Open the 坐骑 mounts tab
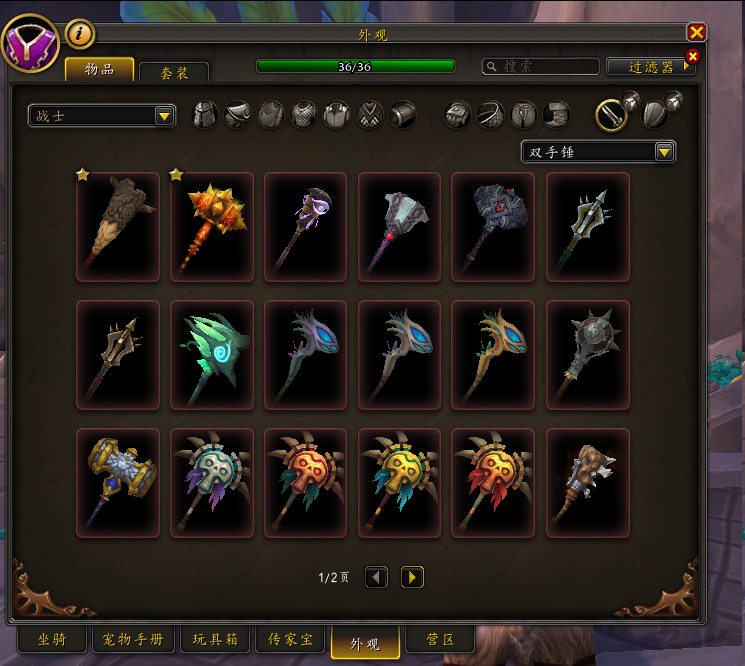This screenshot has height=666, width=745. point(52,639)
